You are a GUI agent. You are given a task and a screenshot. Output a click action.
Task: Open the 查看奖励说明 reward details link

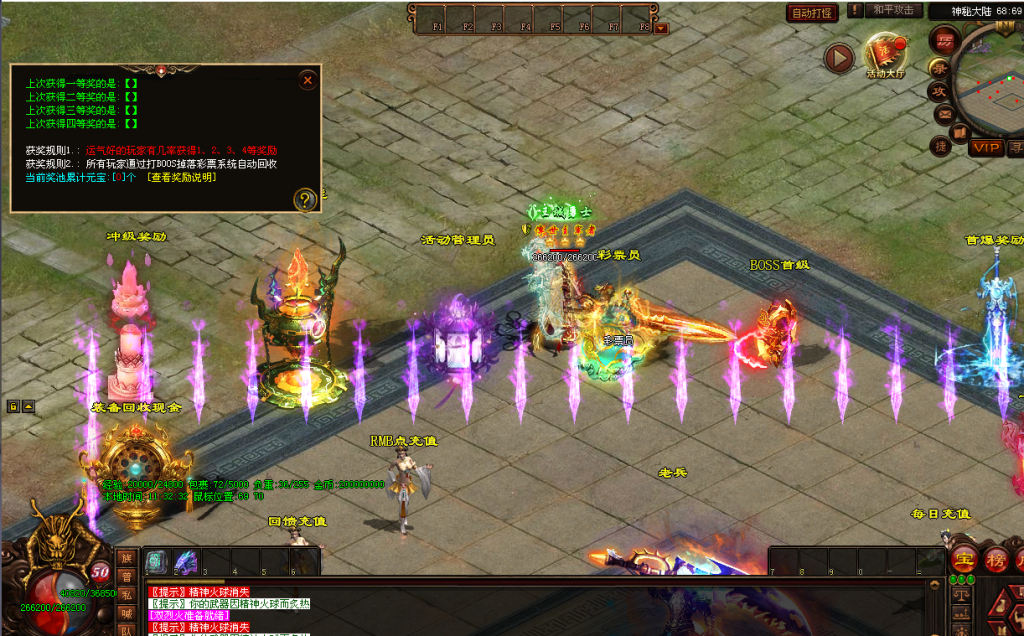tap(180, 177)
